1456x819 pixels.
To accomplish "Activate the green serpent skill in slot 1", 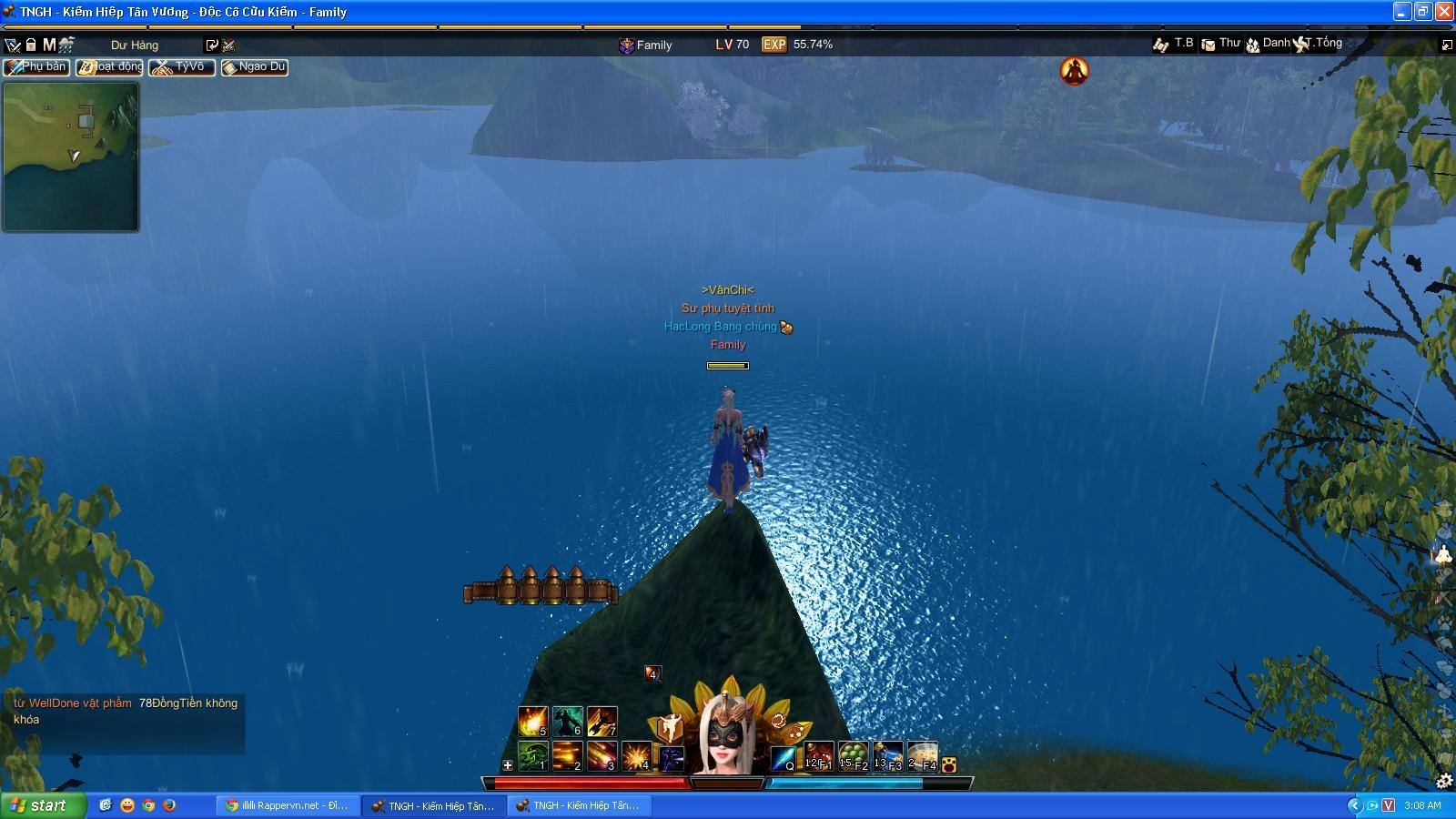I will click(532, 755).
